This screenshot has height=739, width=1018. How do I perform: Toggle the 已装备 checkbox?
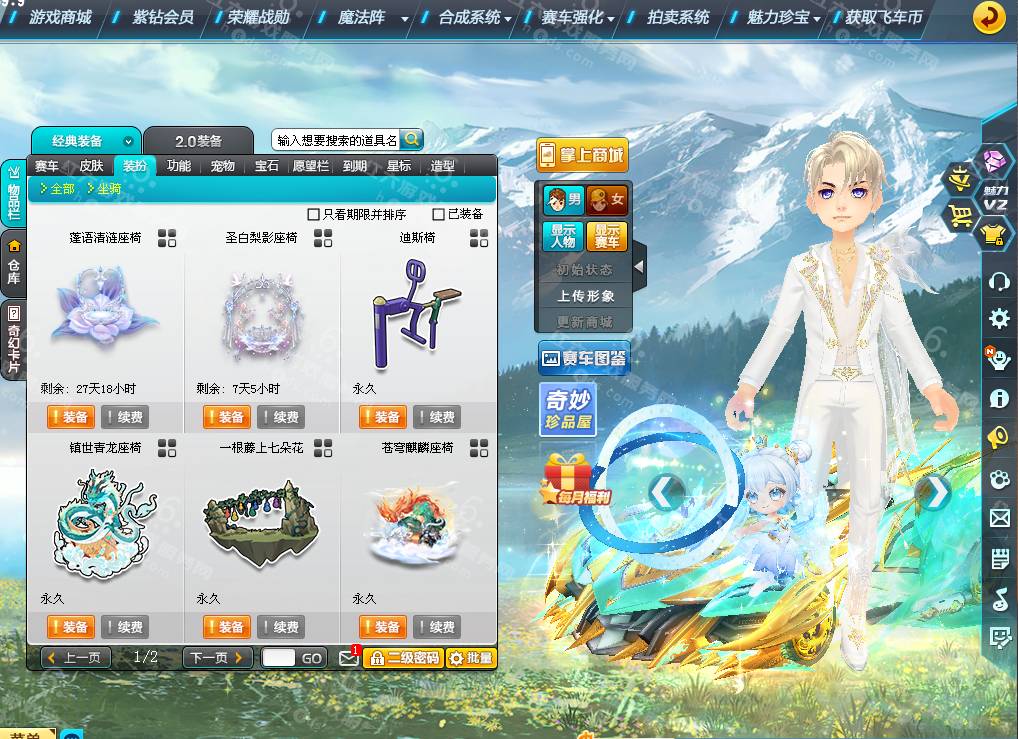click(x=438, y=214)
